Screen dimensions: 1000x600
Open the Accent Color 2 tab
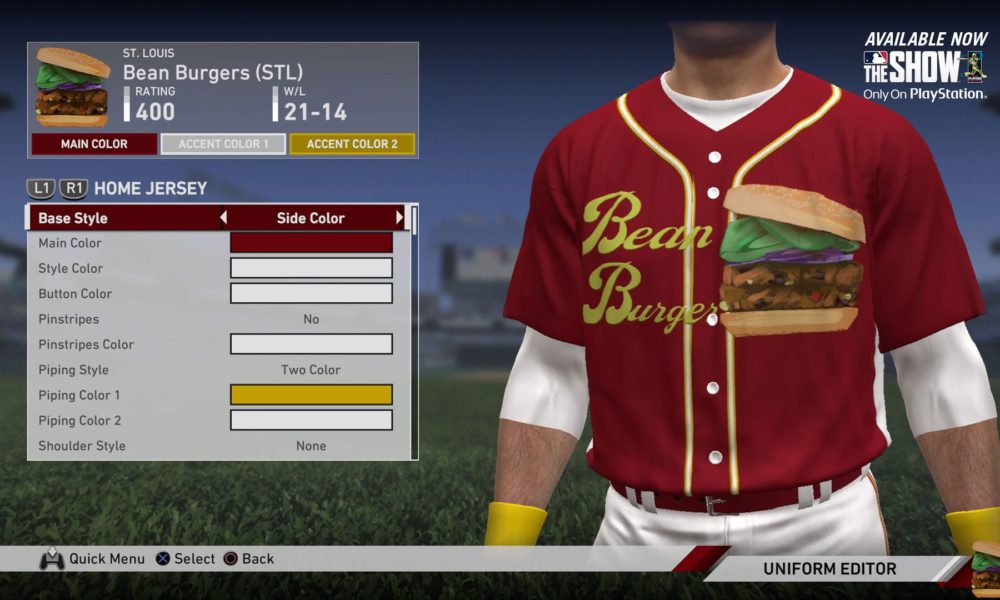pos(352,144)
